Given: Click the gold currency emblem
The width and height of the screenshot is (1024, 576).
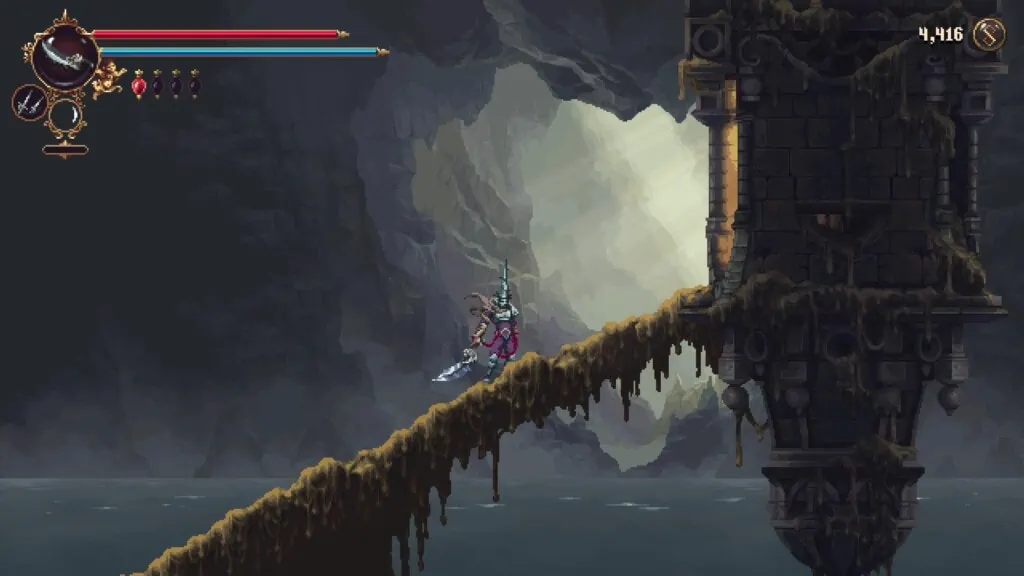Looking at the screenshot, I should pos(988,35).
